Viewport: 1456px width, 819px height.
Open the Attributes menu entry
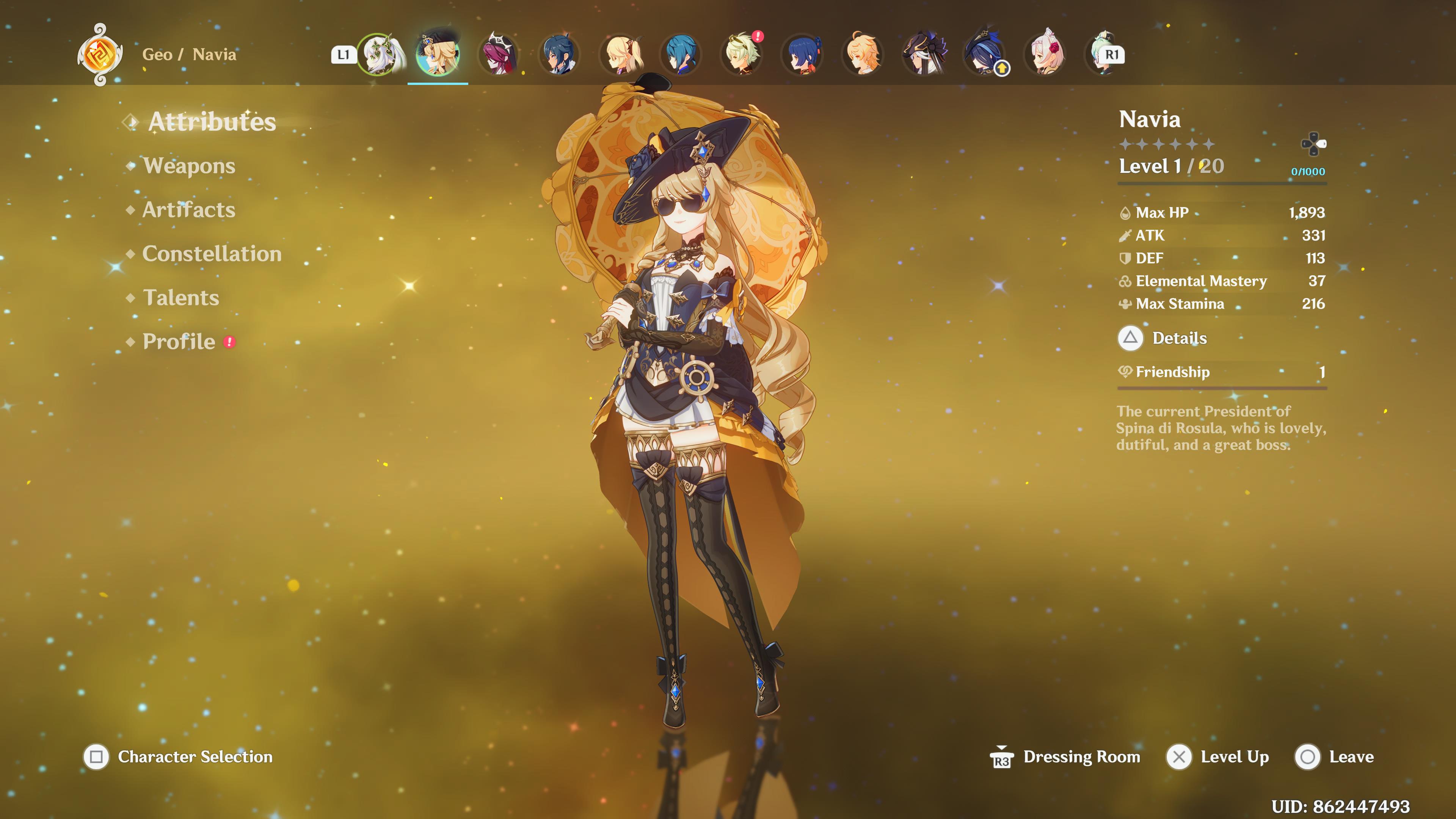[x=212, y=122]
